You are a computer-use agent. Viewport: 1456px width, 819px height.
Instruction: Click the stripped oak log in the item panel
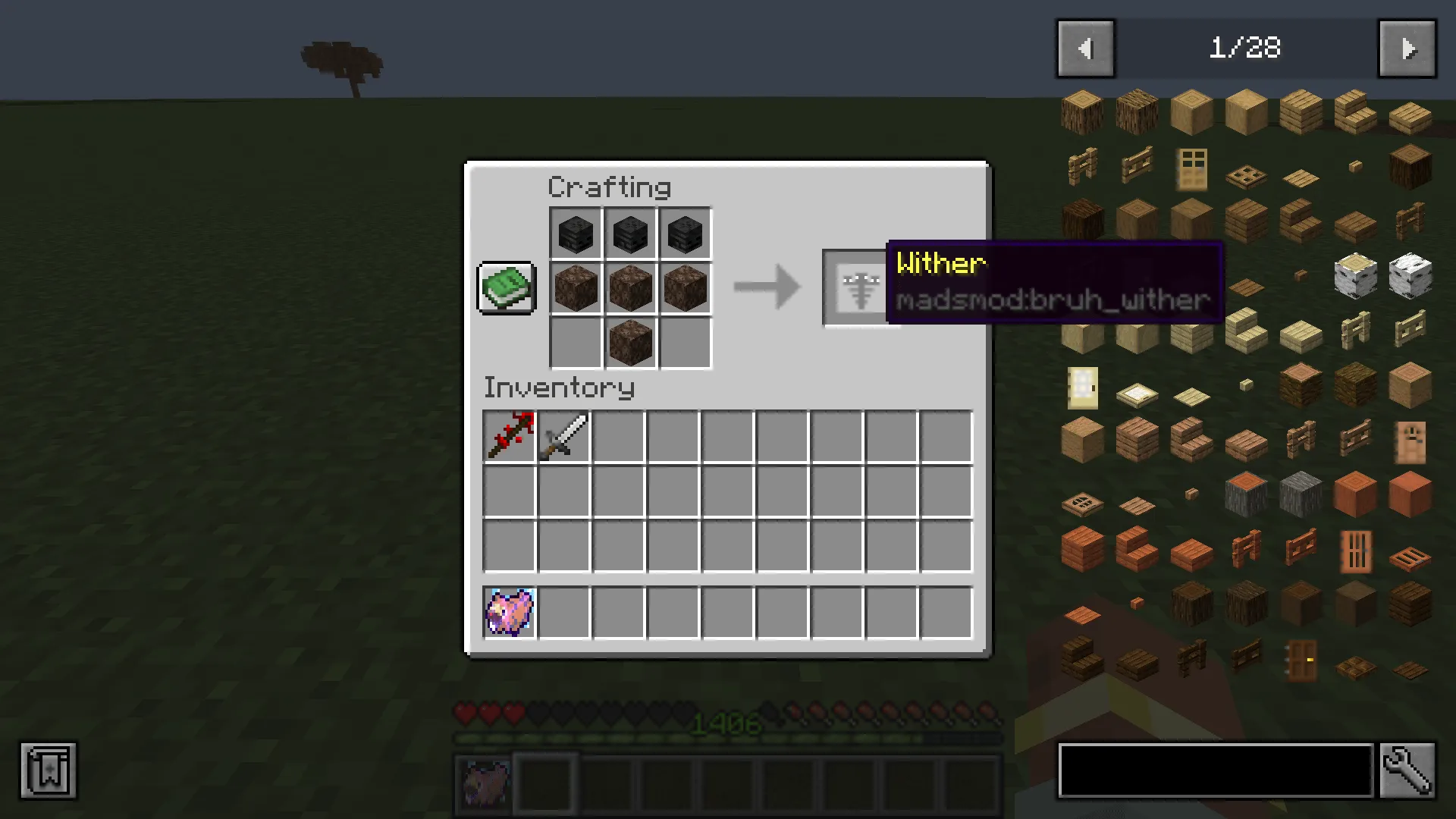(1191, 110)
